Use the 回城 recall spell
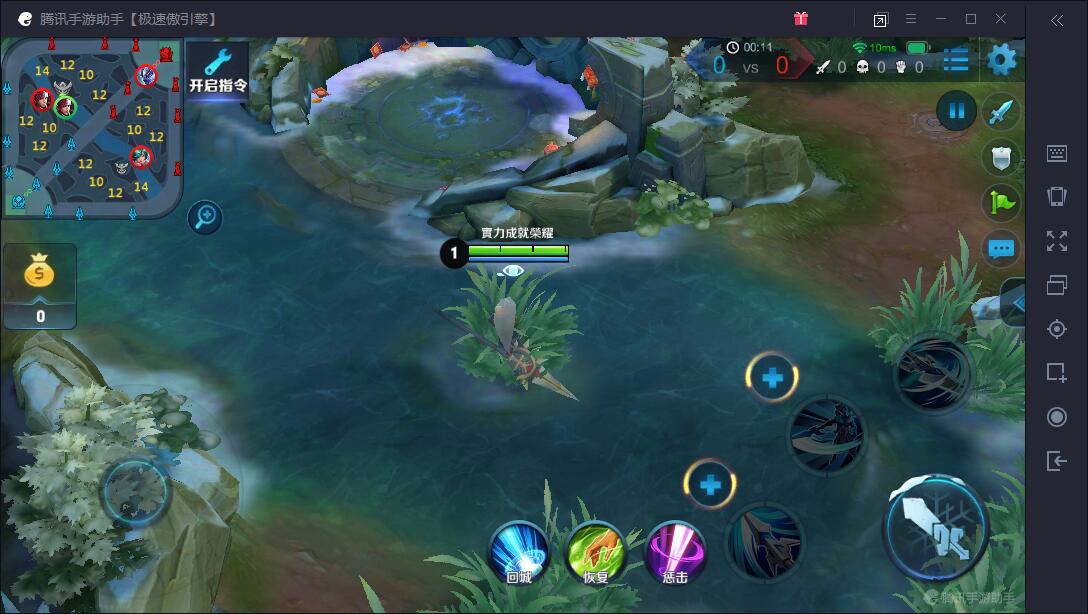1088x614 pixels. pyautogui.click(x=518, y=553)
